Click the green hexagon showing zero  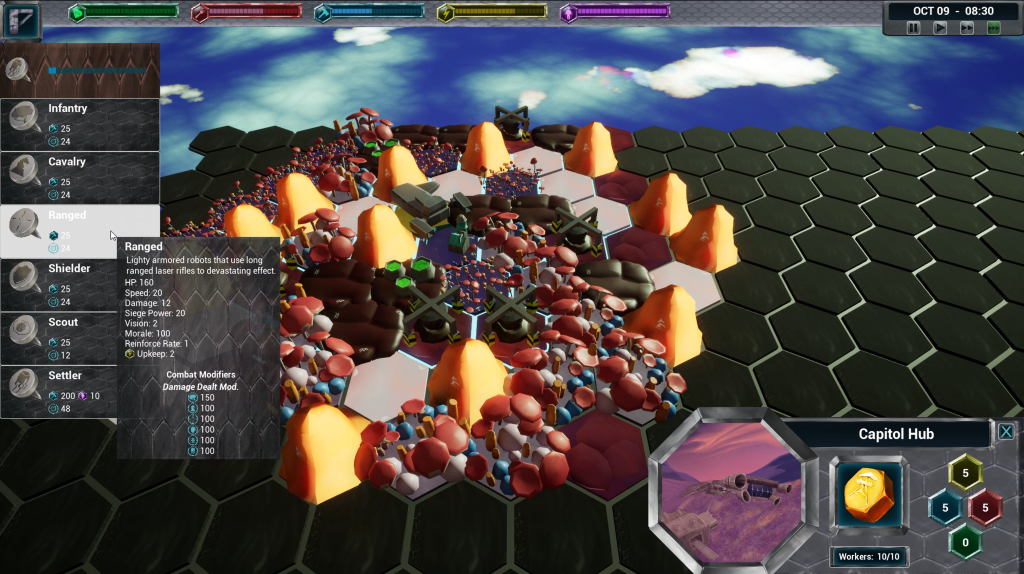(965, 541)
